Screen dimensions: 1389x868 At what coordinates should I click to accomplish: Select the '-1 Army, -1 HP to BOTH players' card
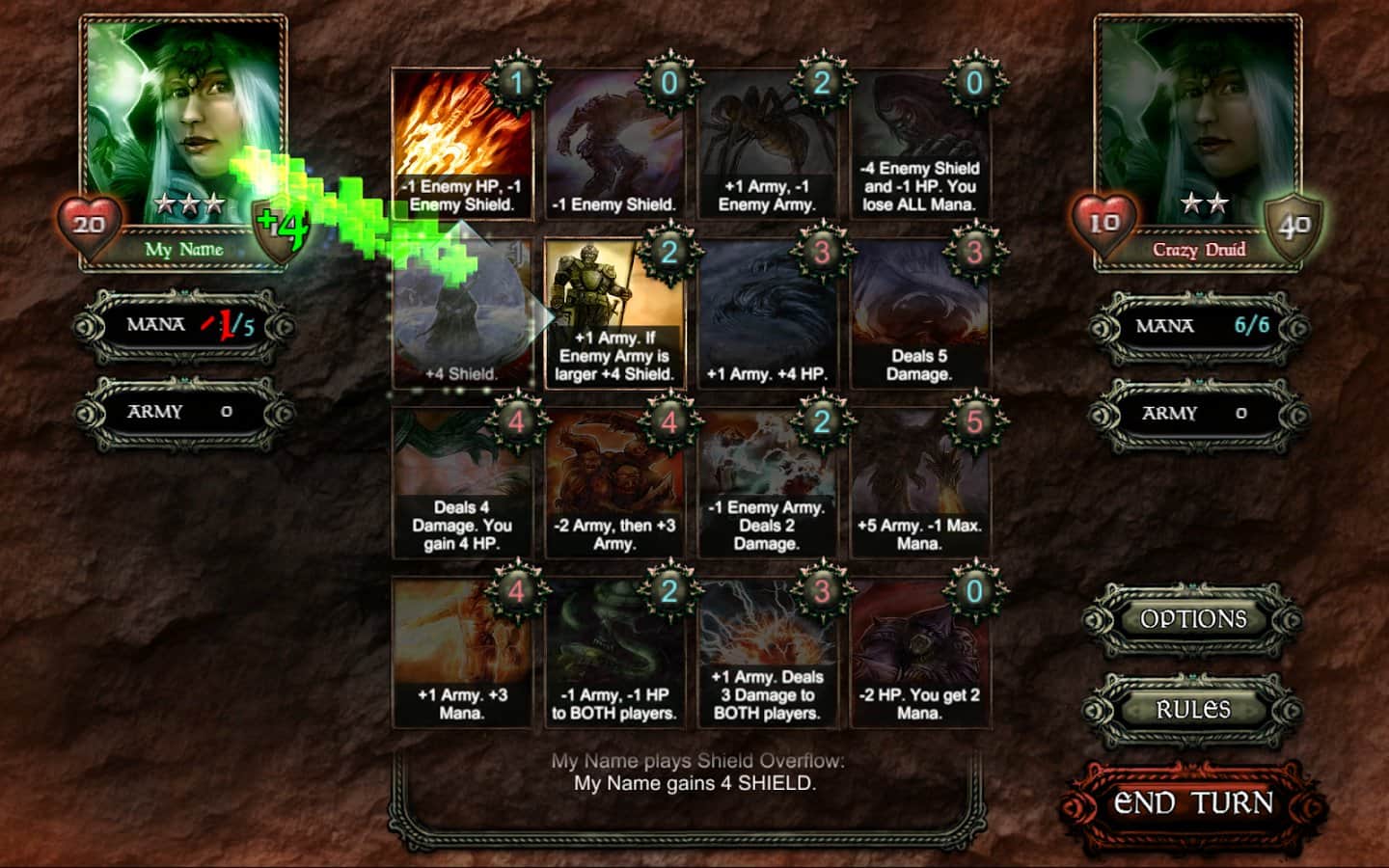coord(614,654)
